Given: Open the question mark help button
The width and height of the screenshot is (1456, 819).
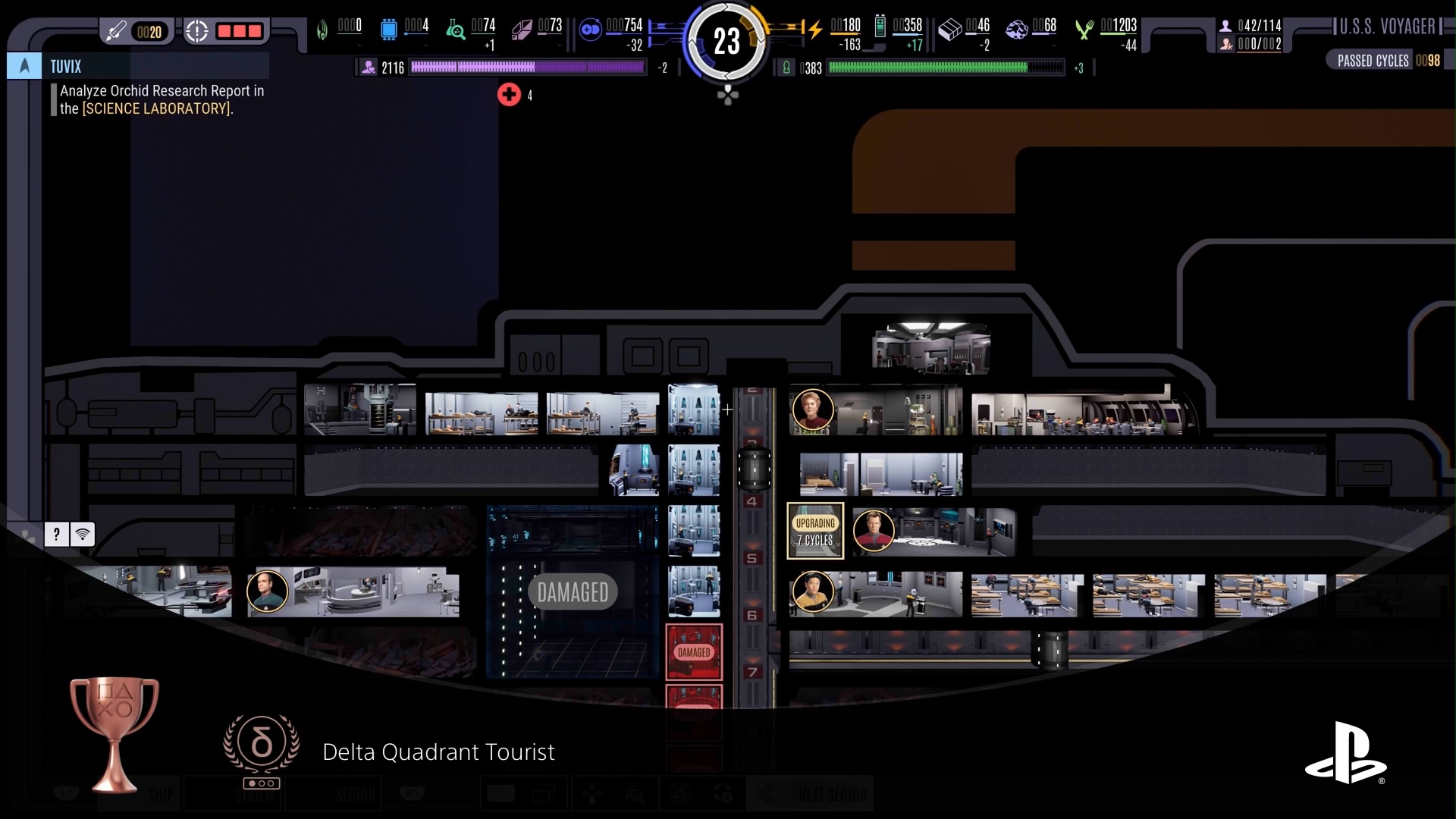Looking at the screenshot, I should pos(56,535).
